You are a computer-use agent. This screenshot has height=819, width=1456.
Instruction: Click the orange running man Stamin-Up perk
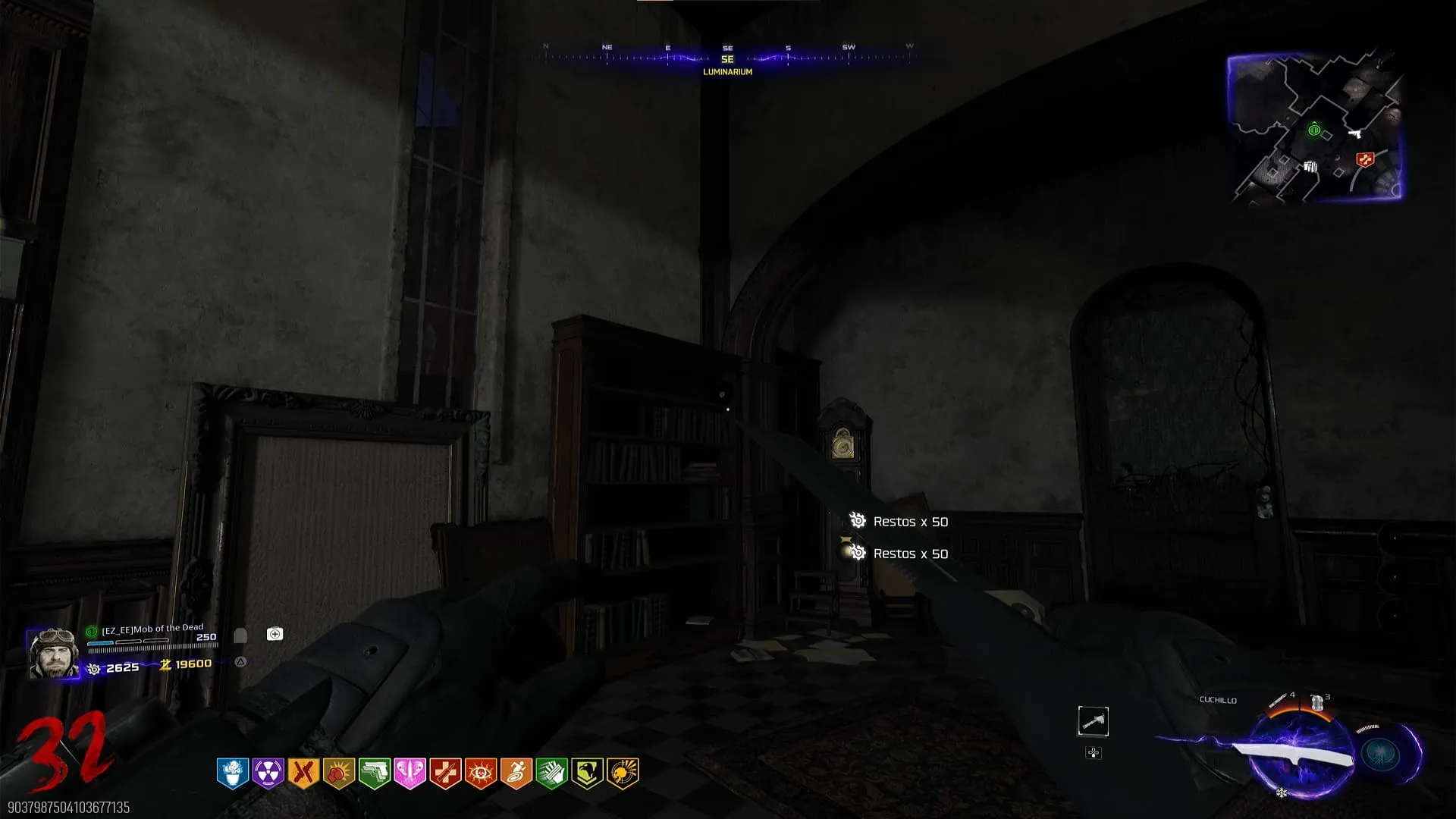pyautogui.click(x=516, y=773)
